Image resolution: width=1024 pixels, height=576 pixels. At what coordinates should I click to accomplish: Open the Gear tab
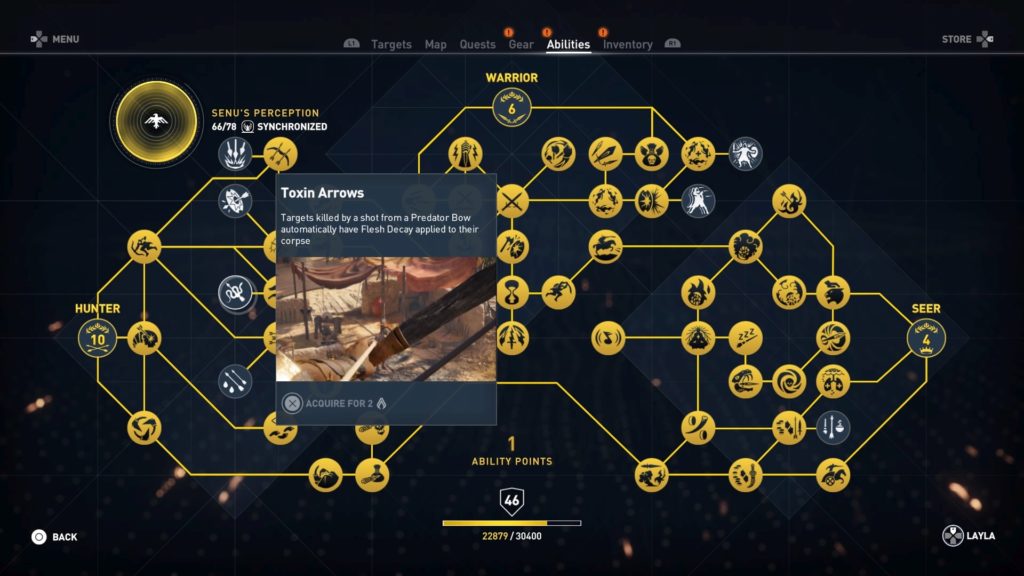pyautogui.click(x=520, y=44)
